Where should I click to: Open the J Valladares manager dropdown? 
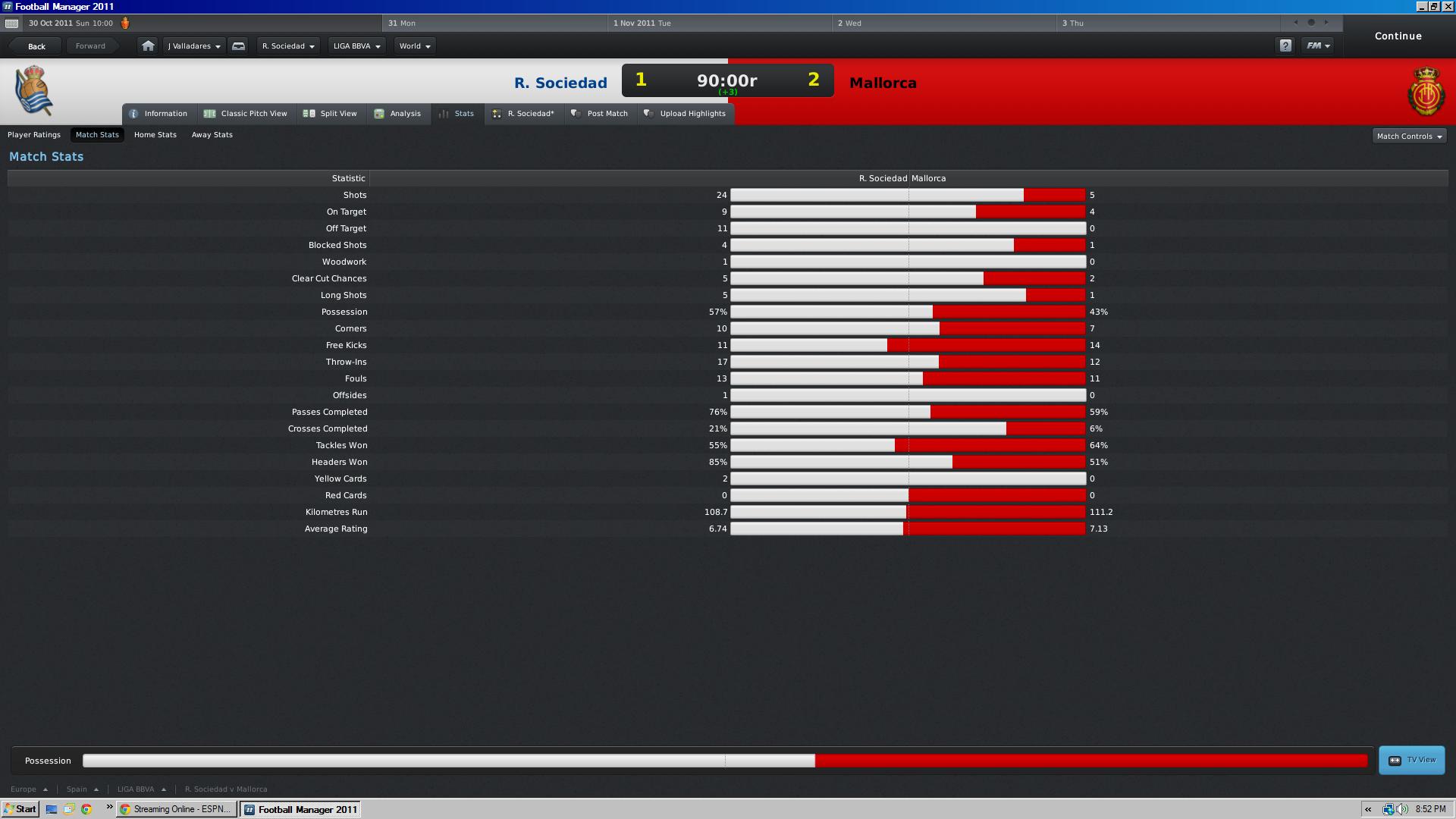pos(194,46)
